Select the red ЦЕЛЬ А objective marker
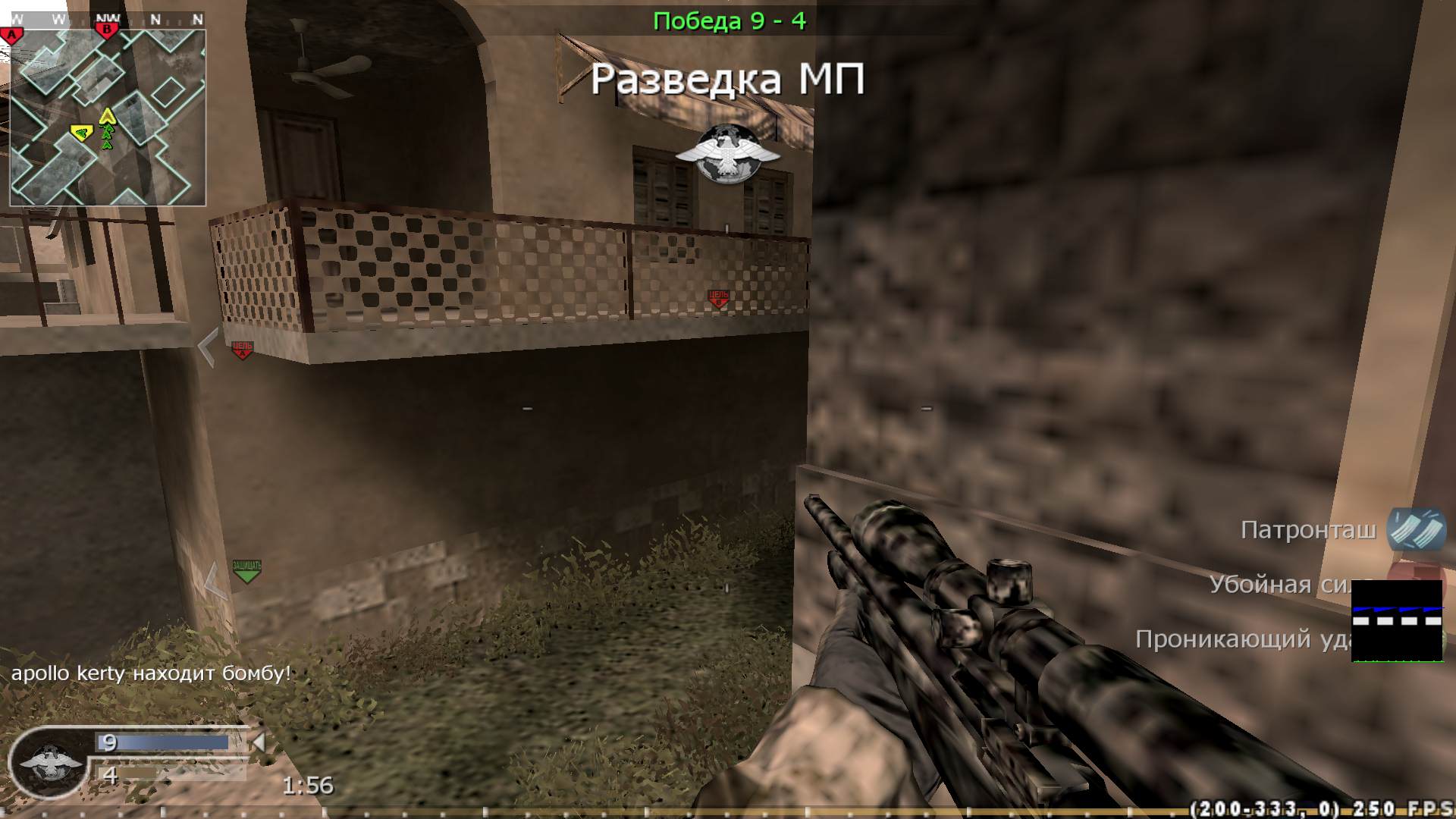The image size is (1456, 819). (243, 348)
